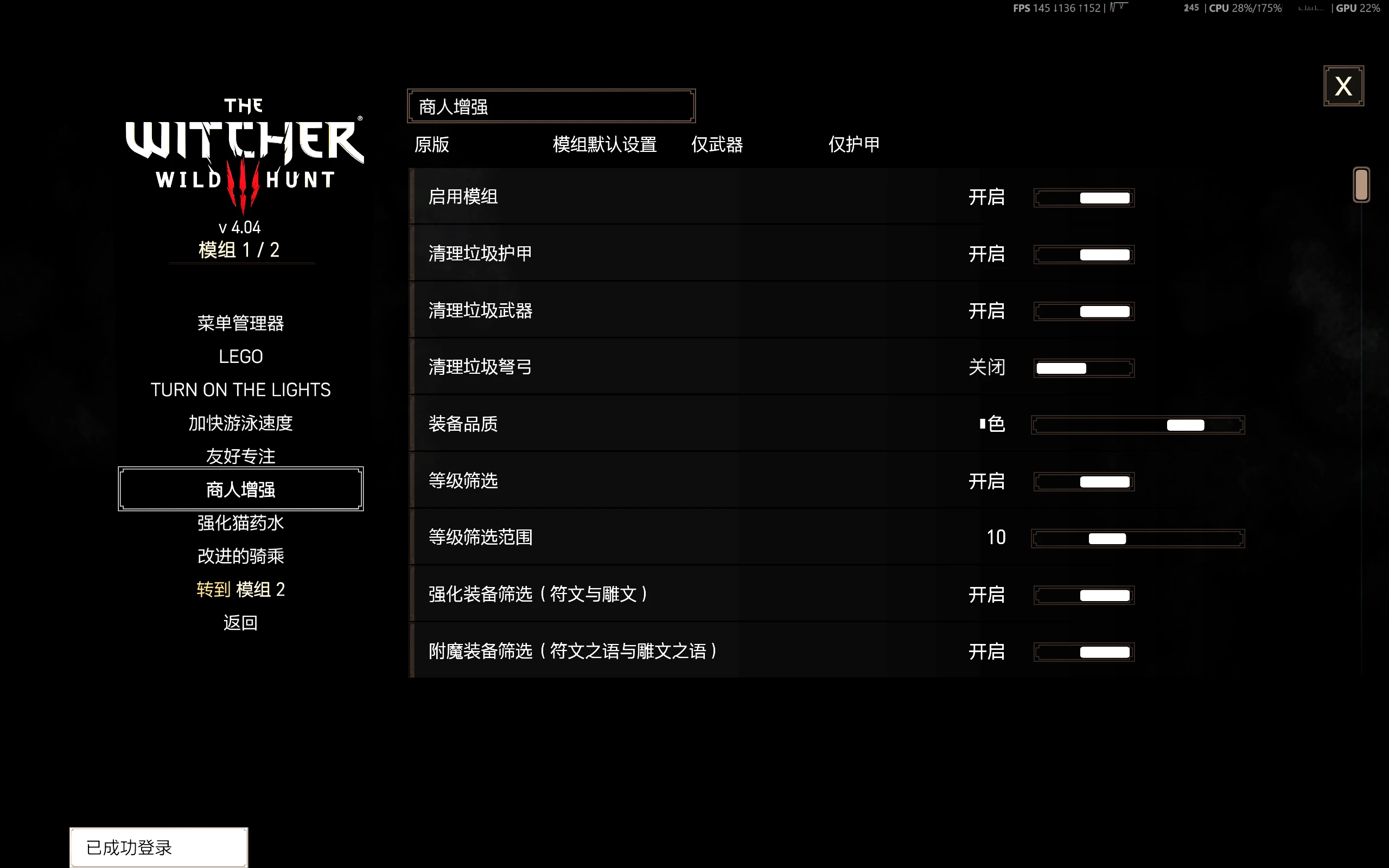Open the 模组默认设置 preset tab
The image size is (1389, 868).
tap(604, 145)
